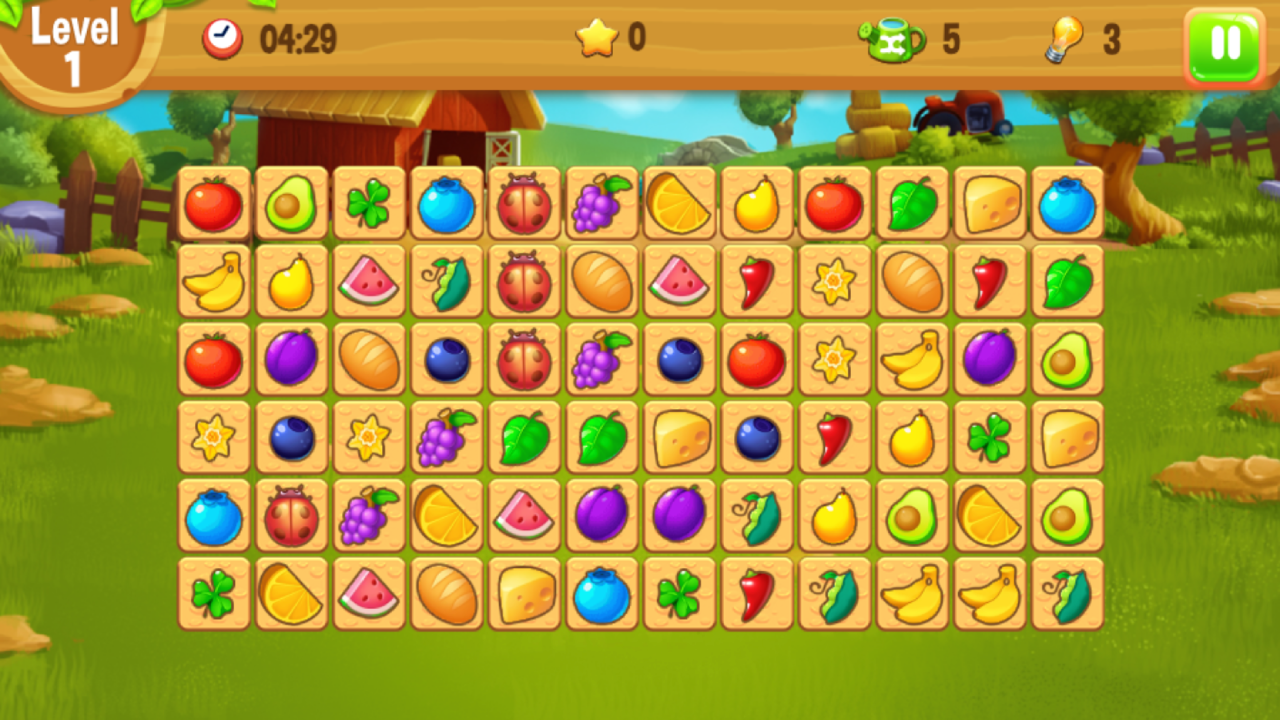Select a blueberry tile on the board
The width and height of the screenshot is (1280, 720).
click(446, 205)
